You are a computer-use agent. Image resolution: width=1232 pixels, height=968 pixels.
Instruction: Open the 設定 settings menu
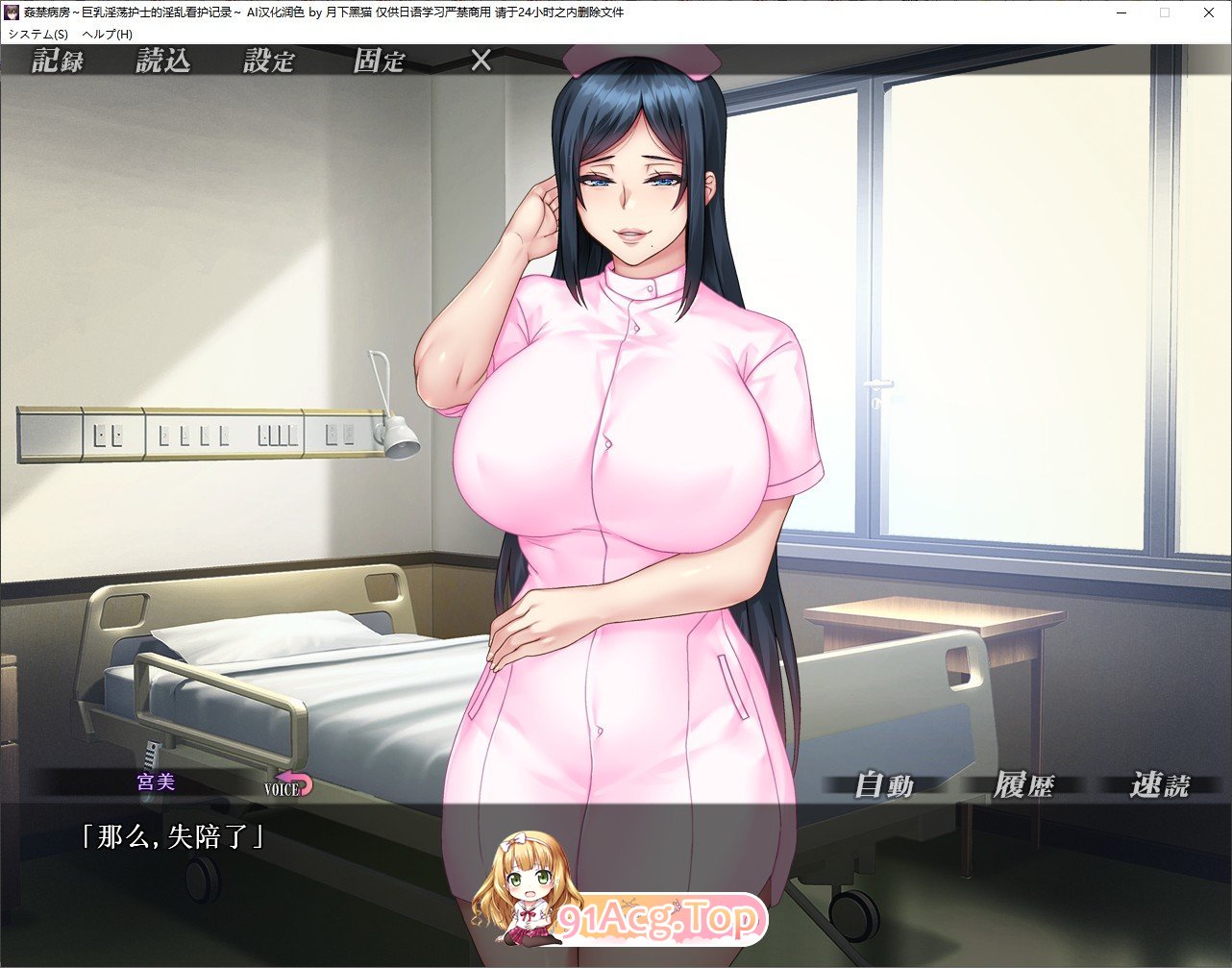coord(269,62)
